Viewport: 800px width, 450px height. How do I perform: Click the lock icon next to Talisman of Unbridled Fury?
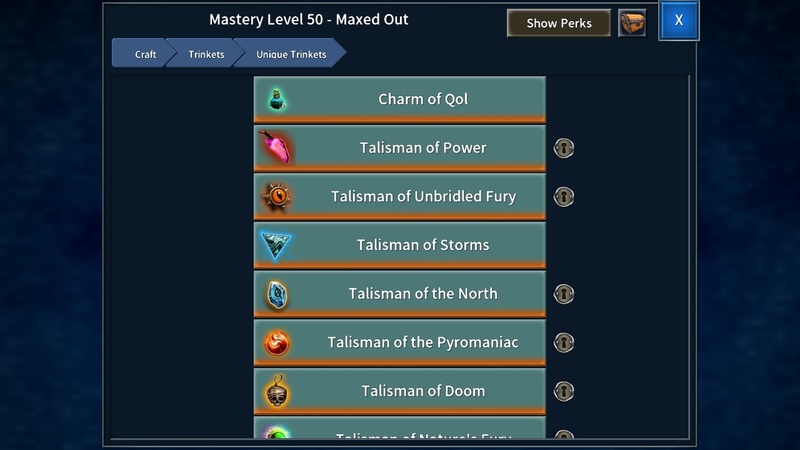coord(564,197)
